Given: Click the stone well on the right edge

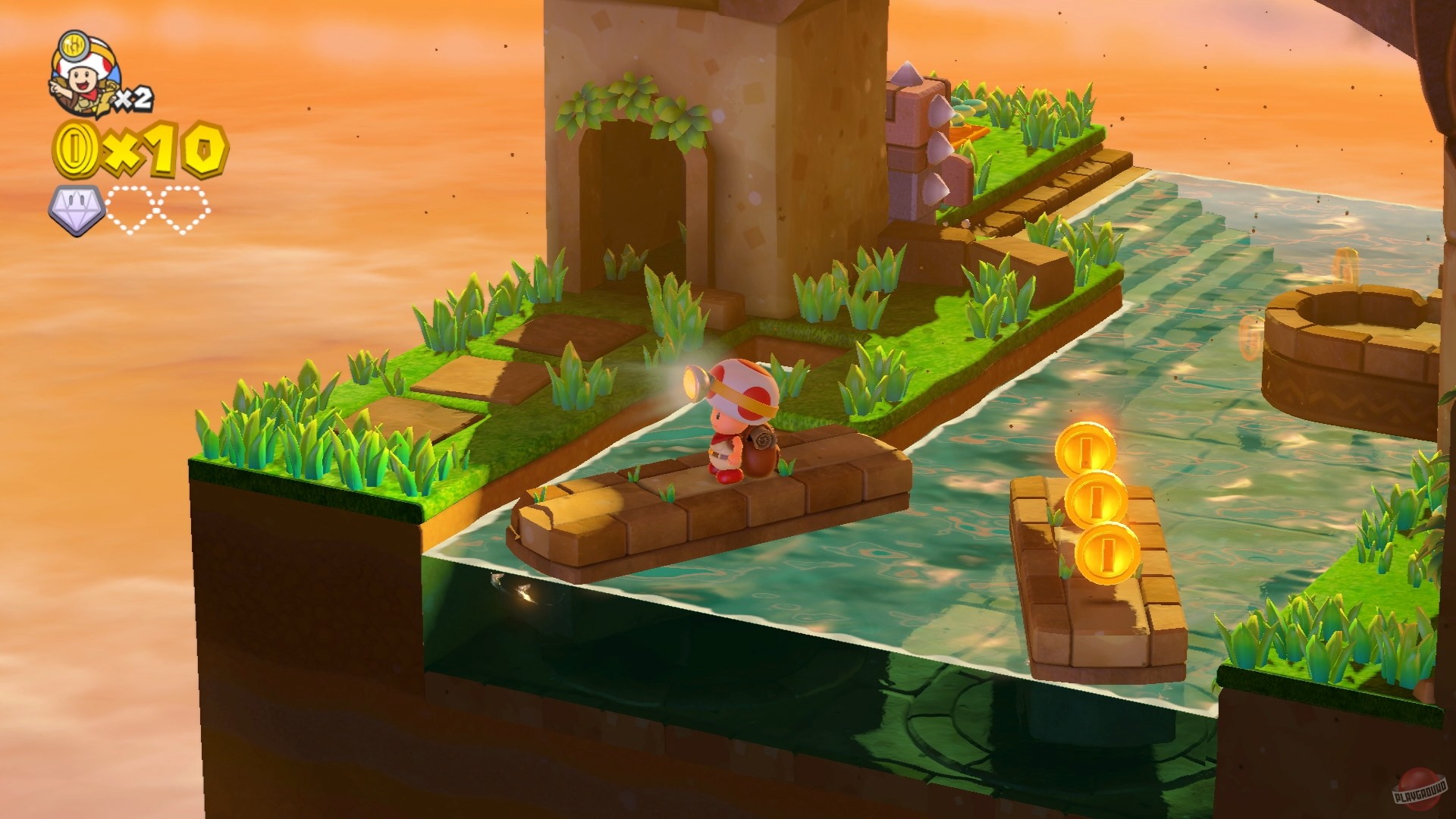Looking at the screenshot, I should click(x=1357, y=334).
